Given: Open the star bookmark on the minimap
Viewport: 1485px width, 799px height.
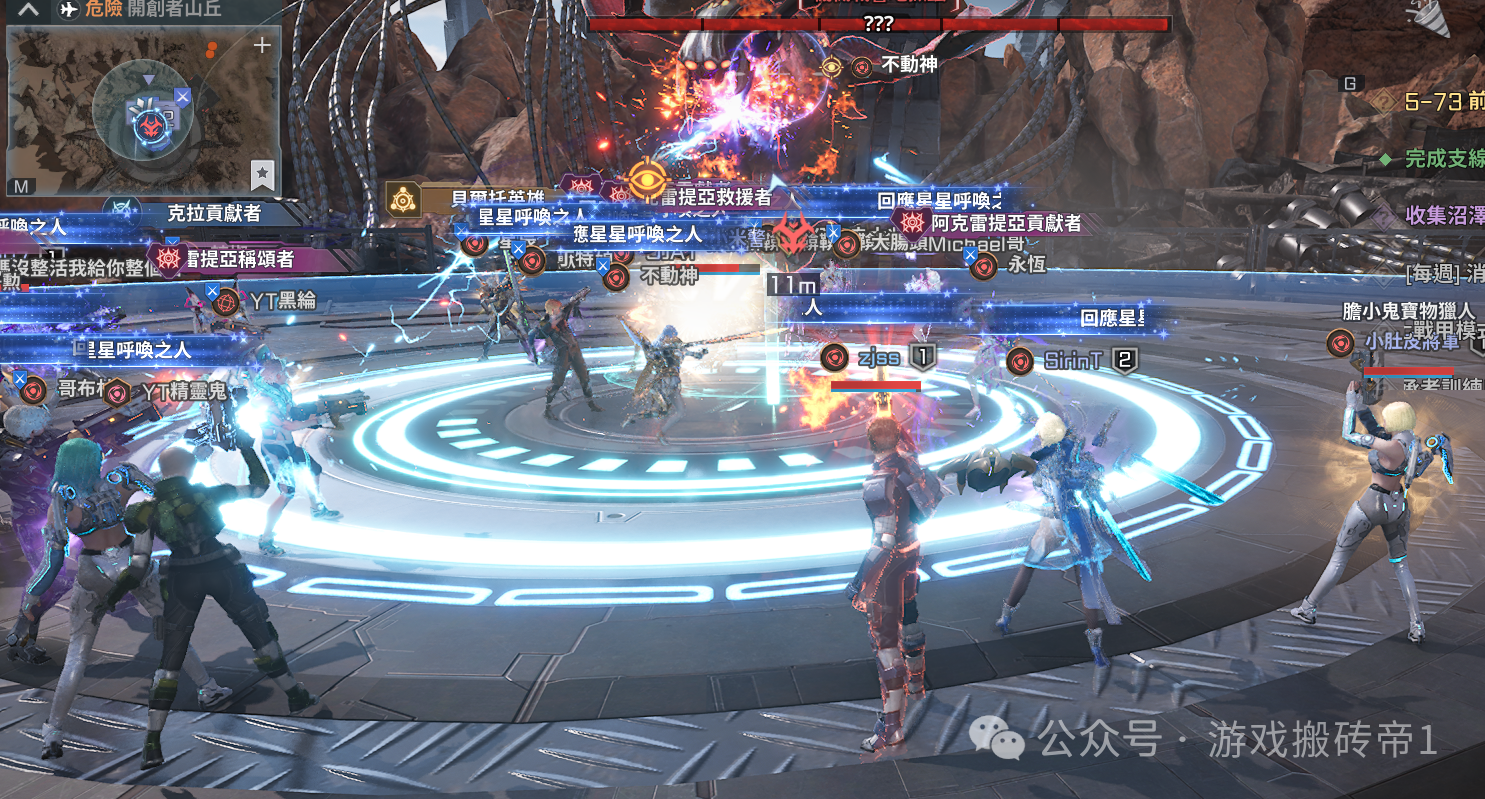Looking at the screenshot, I should 262,175.
